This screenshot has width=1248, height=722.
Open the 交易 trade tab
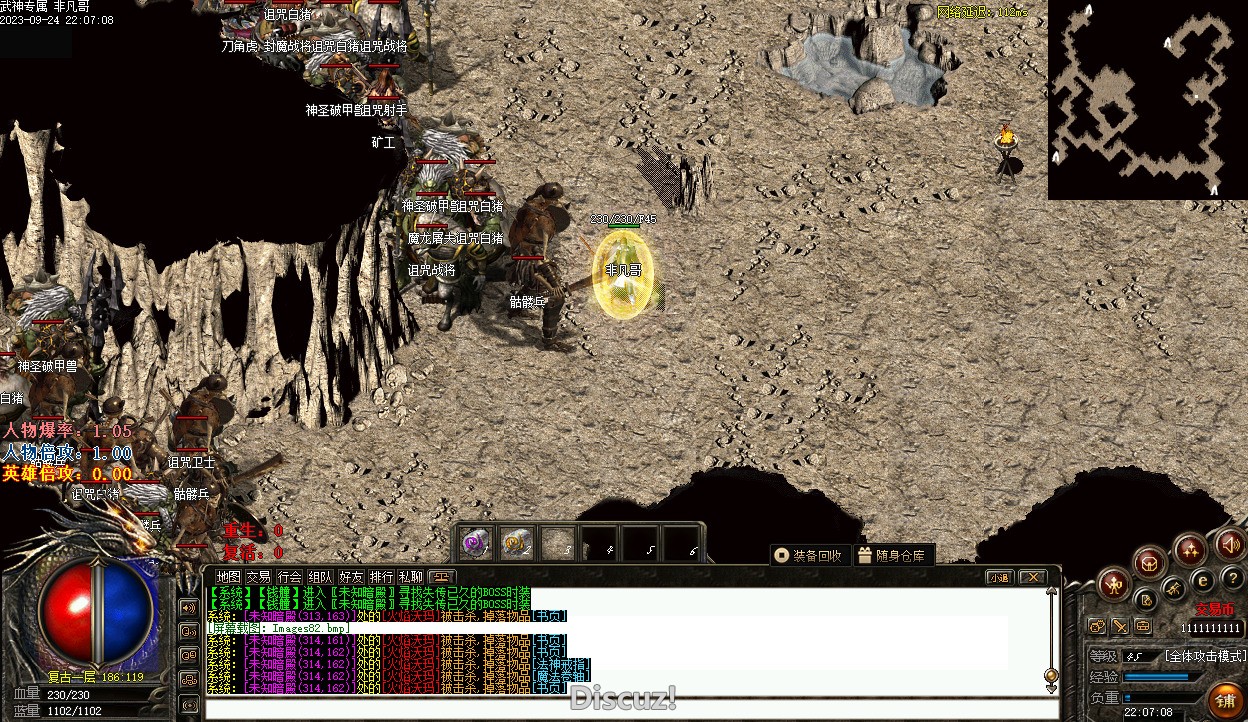[x=259, y=577]
